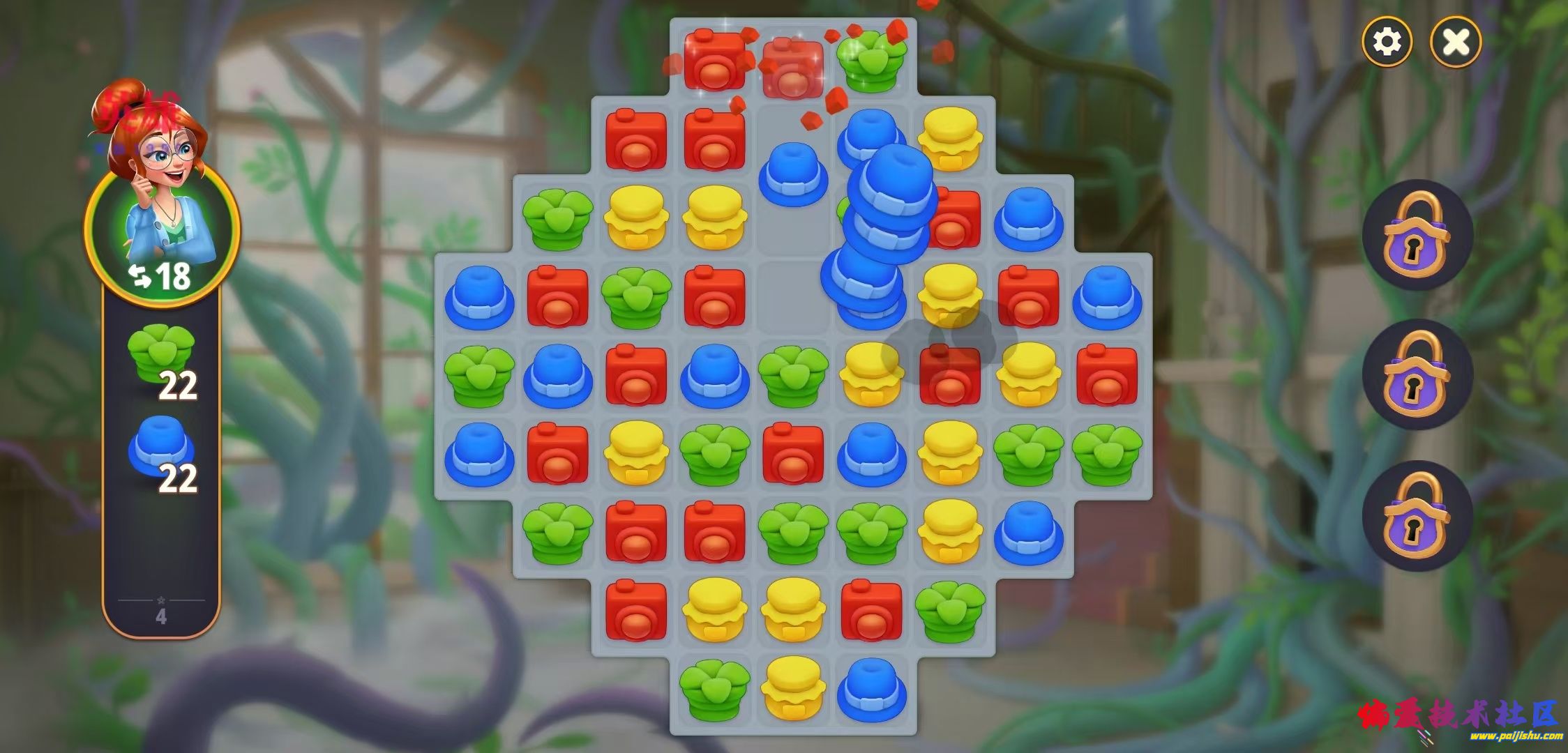Open the settings gear icon

pyautogui.click(x=1387, y=42)
